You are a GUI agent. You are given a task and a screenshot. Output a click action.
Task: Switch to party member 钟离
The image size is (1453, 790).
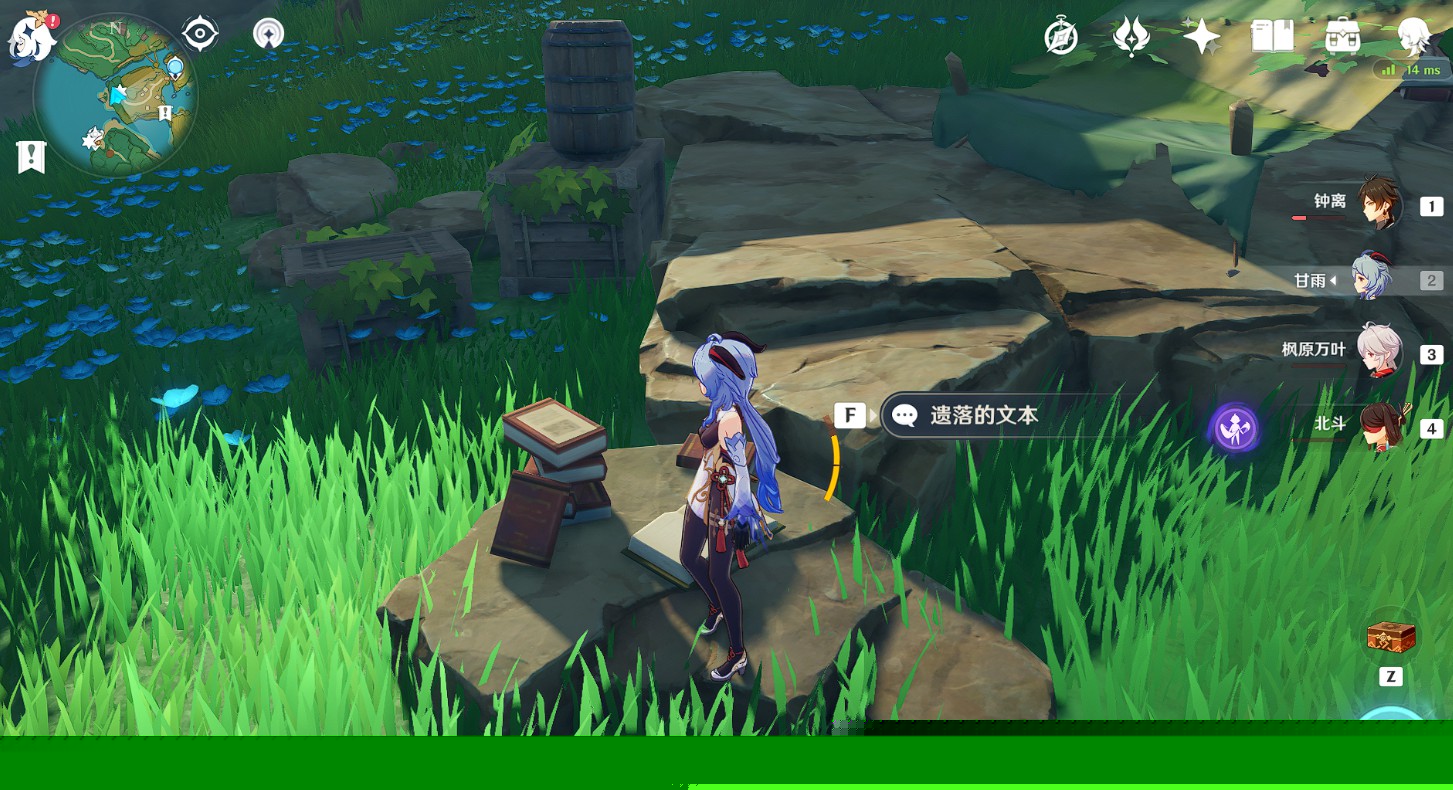point(1380,206)
